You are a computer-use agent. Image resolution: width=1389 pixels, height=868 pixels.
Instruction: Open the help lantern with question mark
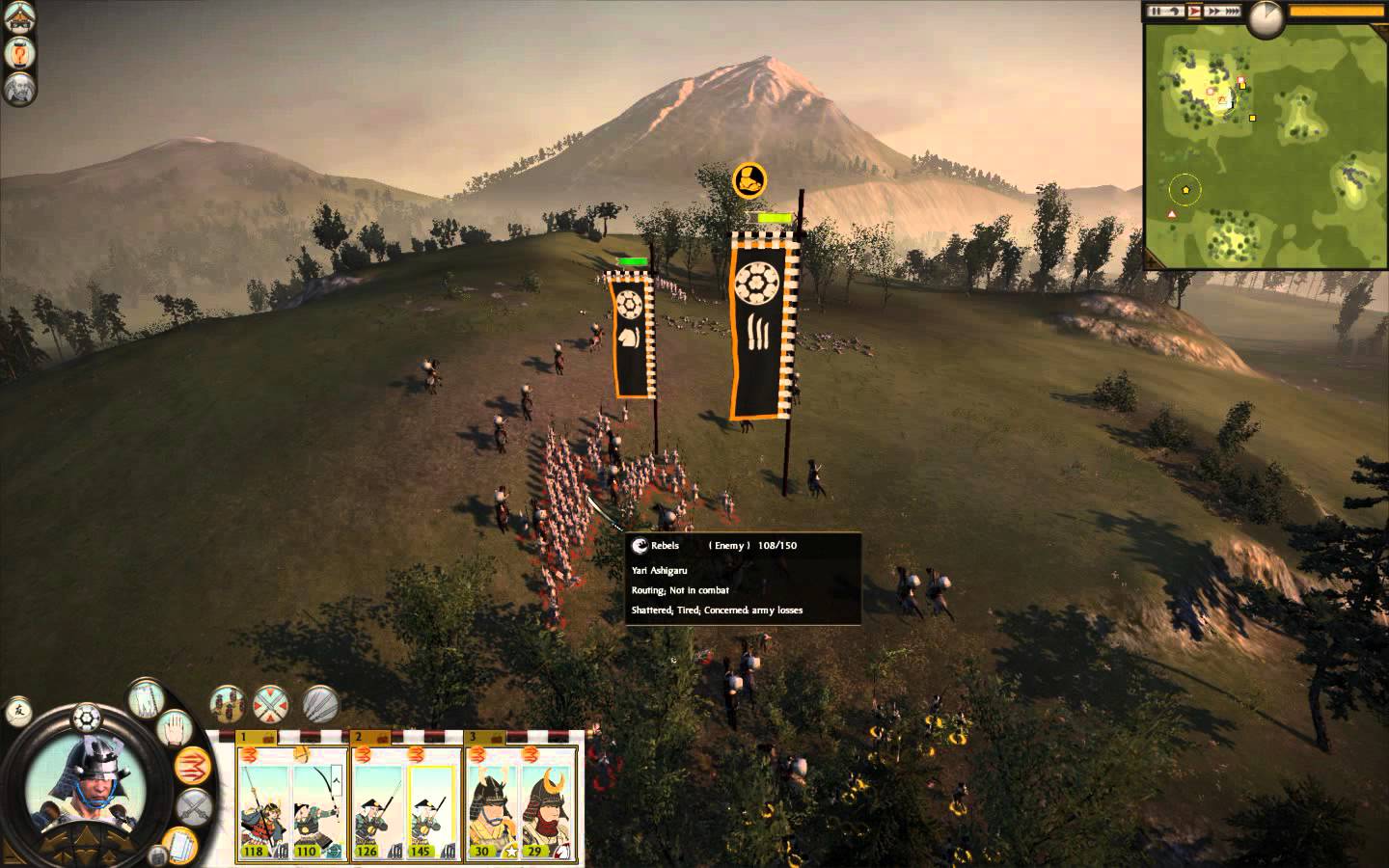(21, 53)
